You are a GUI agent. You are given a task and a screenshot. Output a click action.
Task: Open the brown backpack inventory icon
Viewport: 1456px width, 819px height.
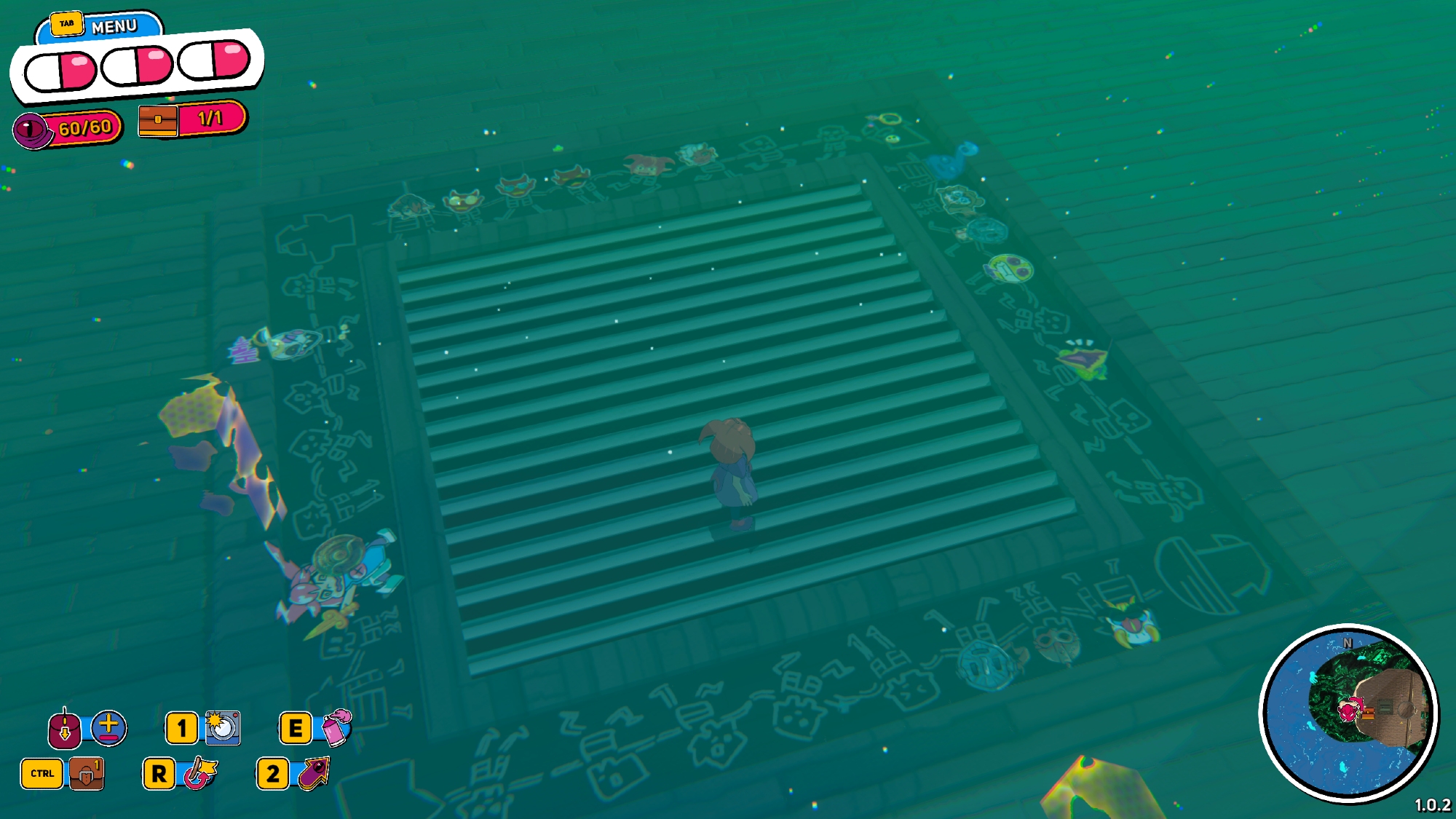pos(86,773)
